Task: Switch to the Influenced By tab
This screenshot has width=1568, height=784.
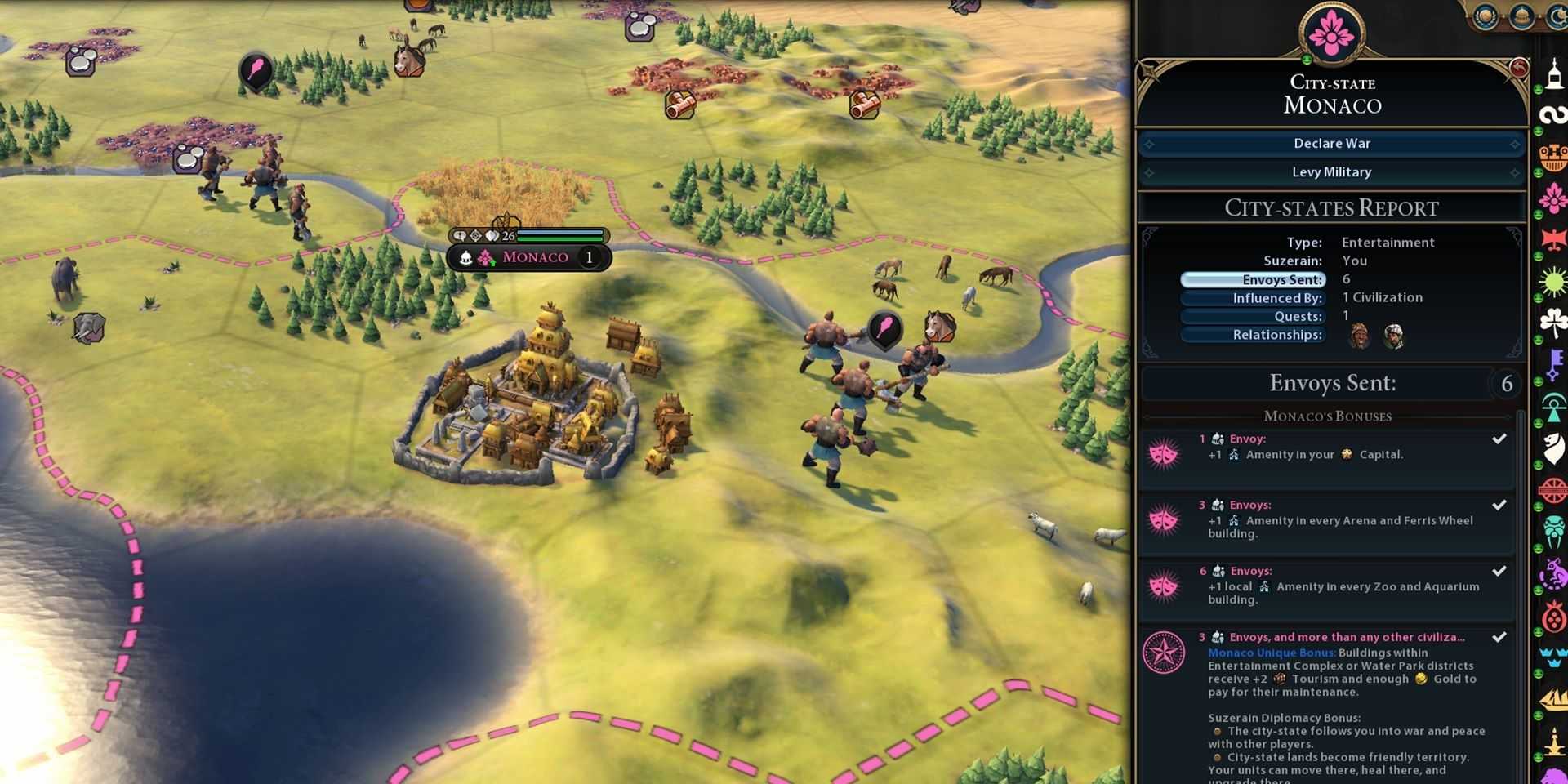Action: [1253, 298]
